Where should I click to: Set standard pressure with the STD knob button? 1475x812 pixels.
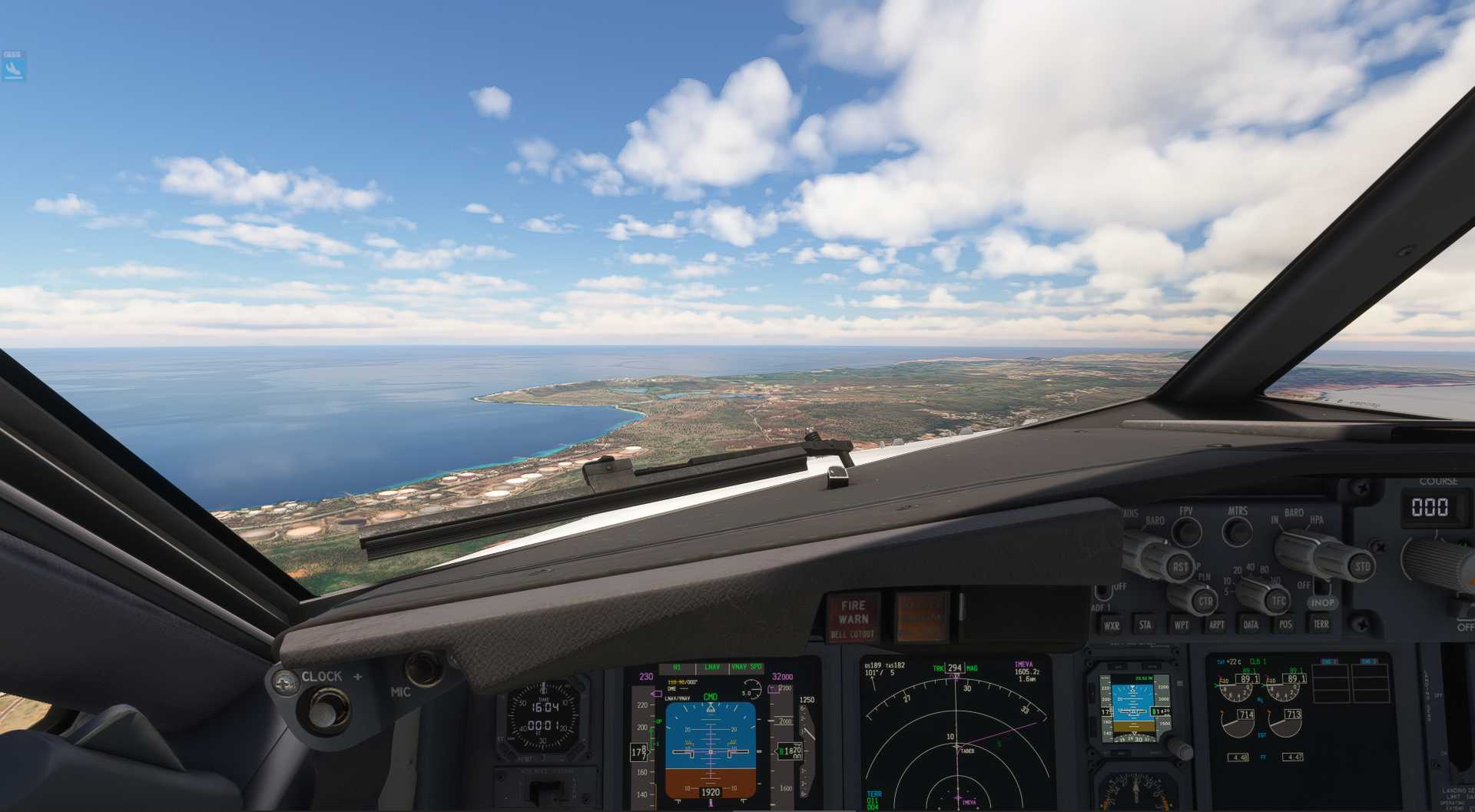[x=1361, y=568]
